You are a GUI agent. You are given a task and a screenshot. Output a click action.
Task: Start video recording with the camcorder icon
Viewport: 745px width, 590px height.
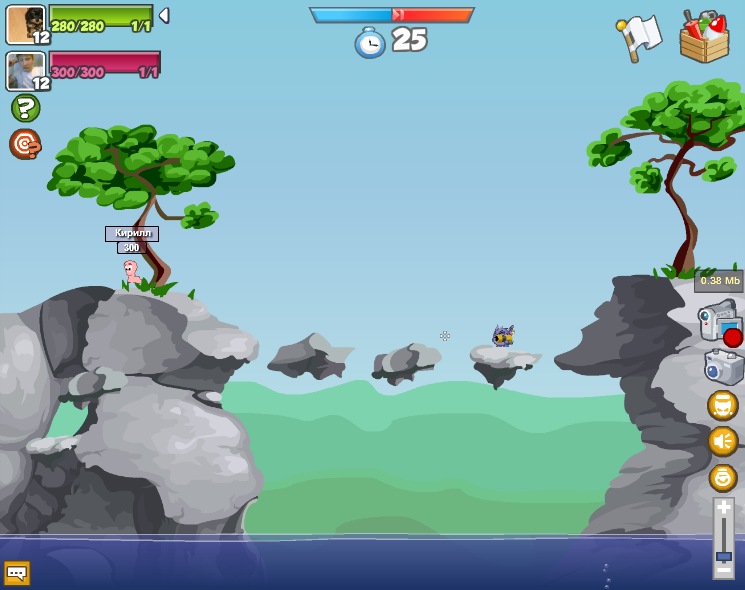(720, 324)
